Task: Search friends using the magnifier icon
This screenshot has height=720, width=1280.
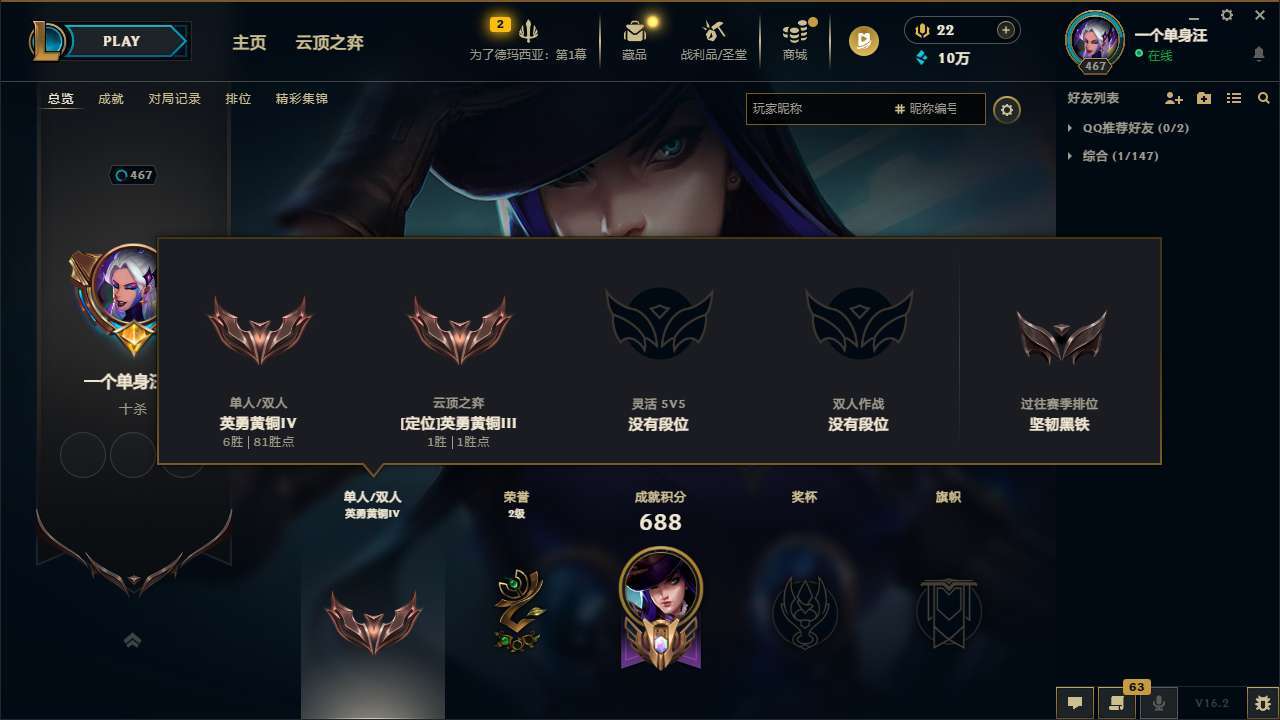Action: 1262,99
